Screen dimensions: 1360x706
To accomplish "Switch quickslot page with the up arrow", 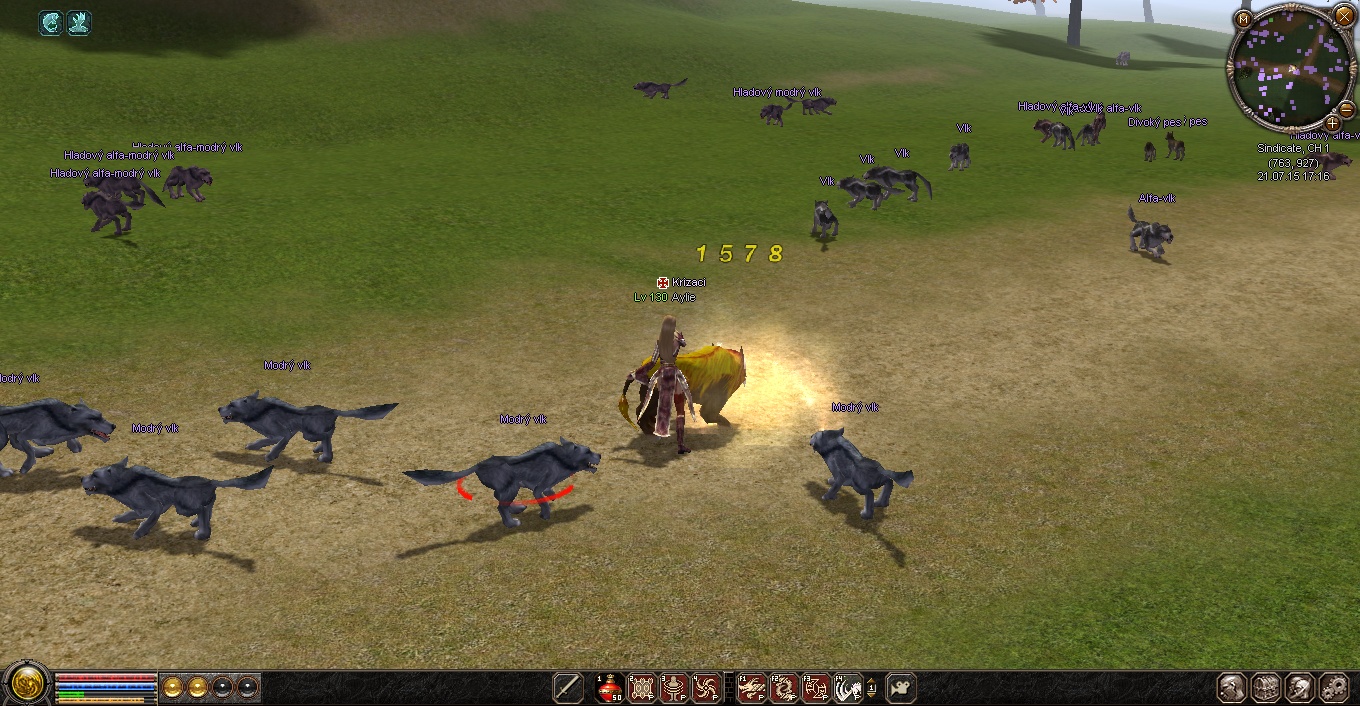I will [871, 681].
